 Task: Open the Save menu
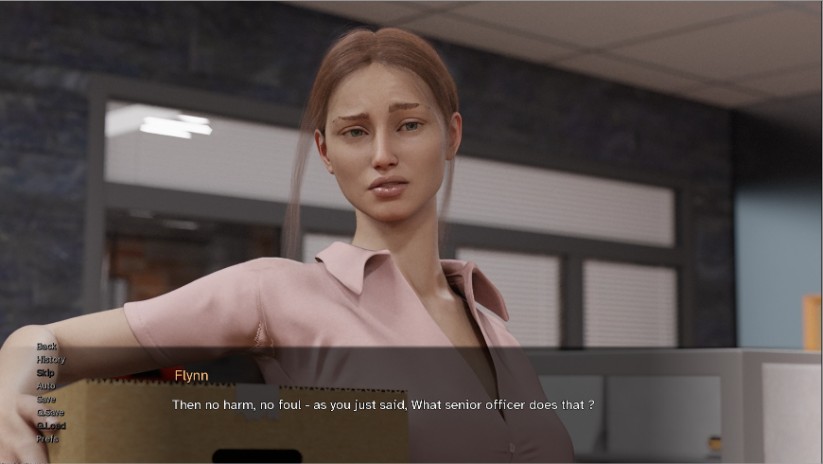tap(47, 399)
